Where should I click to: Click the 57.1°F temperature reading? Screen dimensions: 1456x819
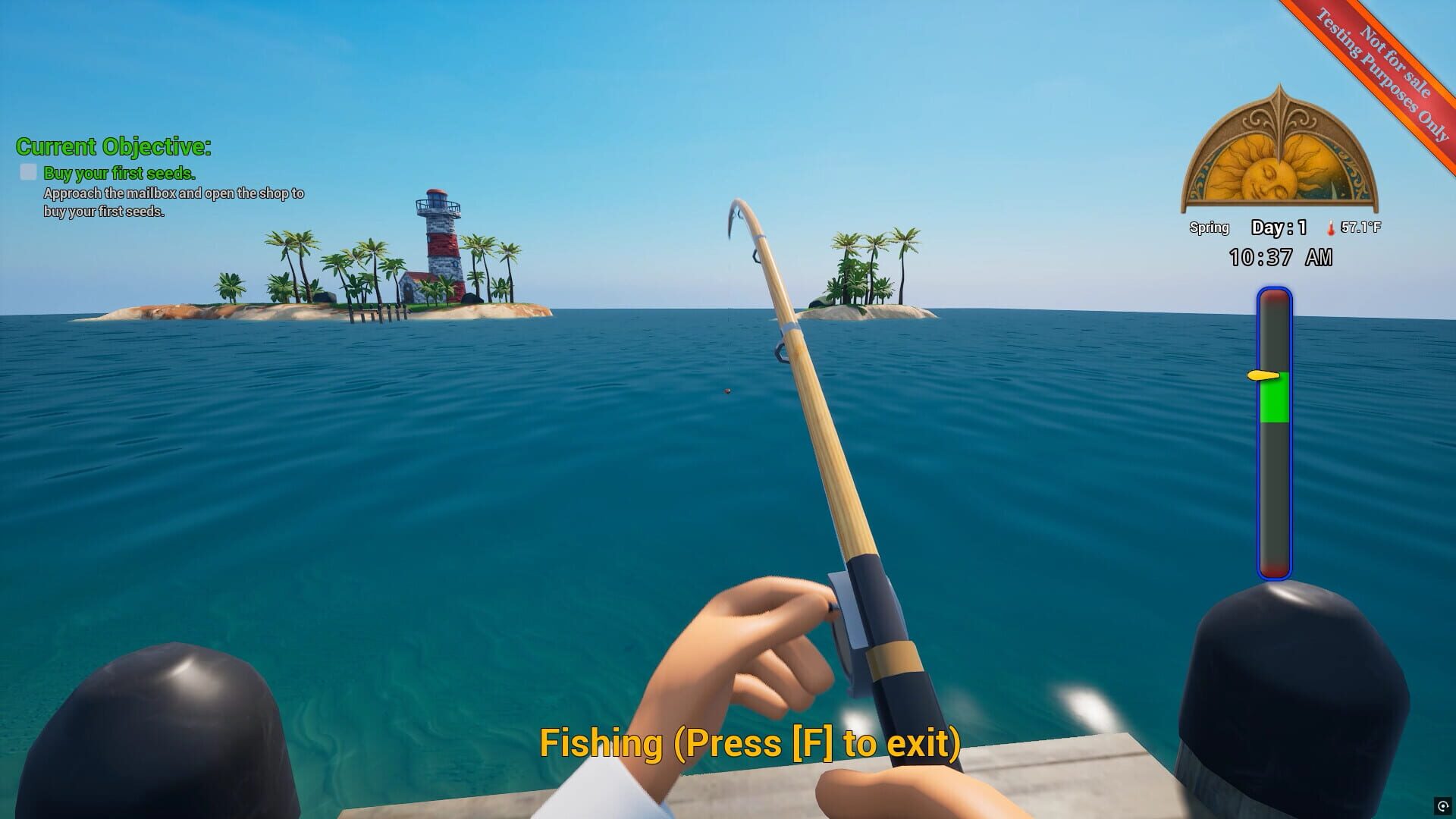pos(1362,227)
